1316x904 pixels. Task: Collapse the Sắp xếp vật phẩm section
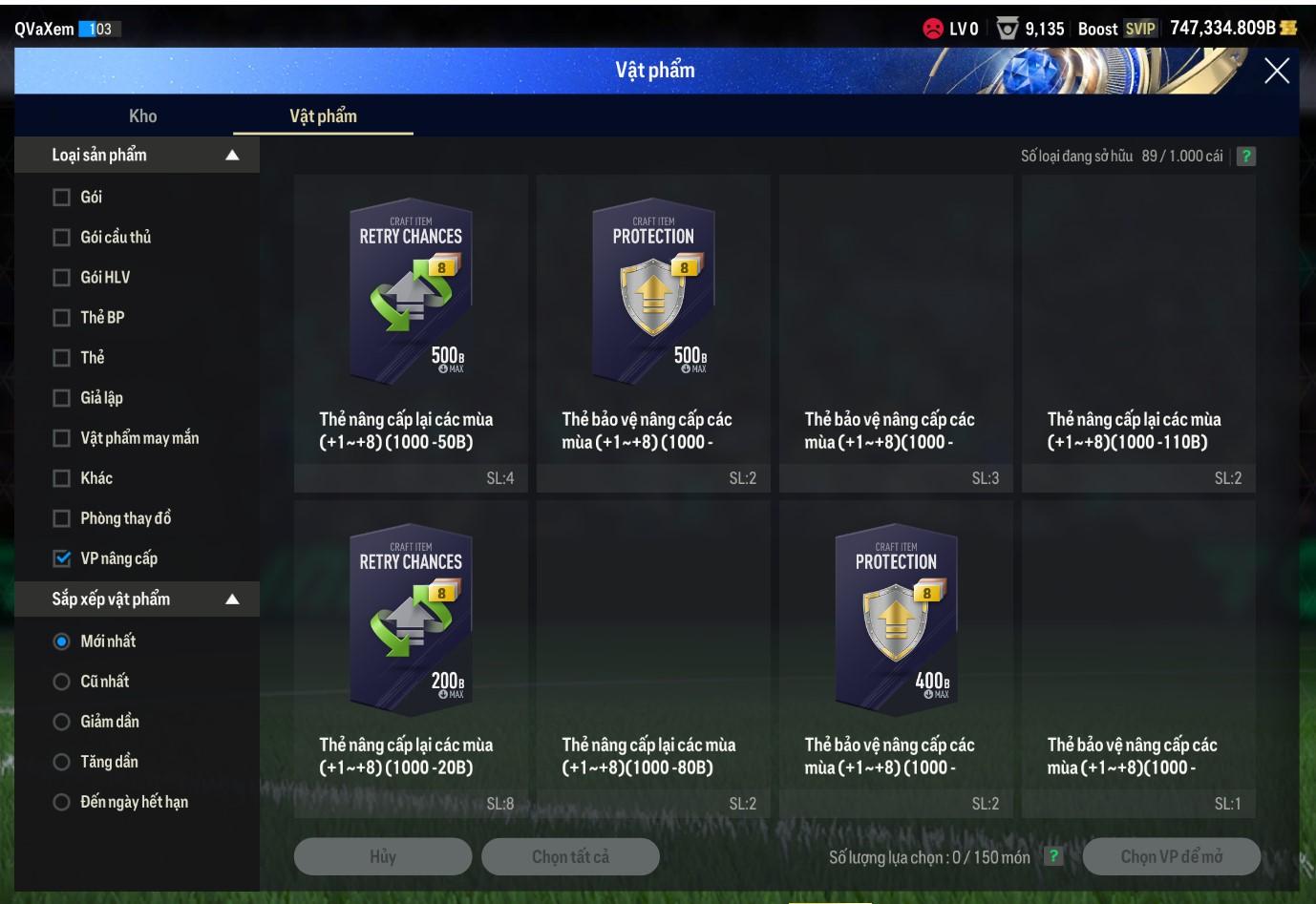pyautogui.click(x=232, y=599)
